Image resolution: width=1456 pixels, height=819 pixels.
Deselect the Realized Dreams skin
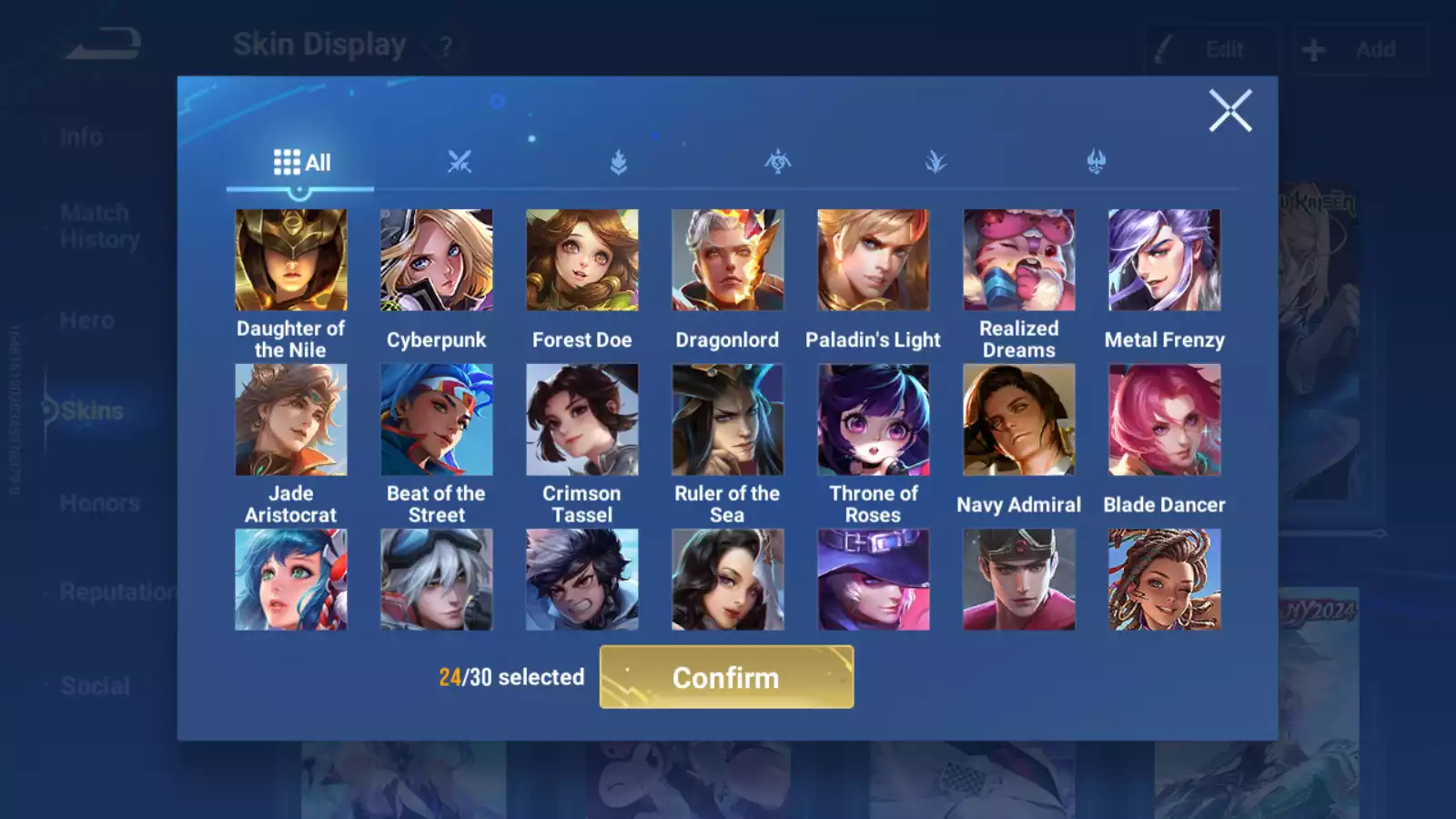(x=1018, y=260)
